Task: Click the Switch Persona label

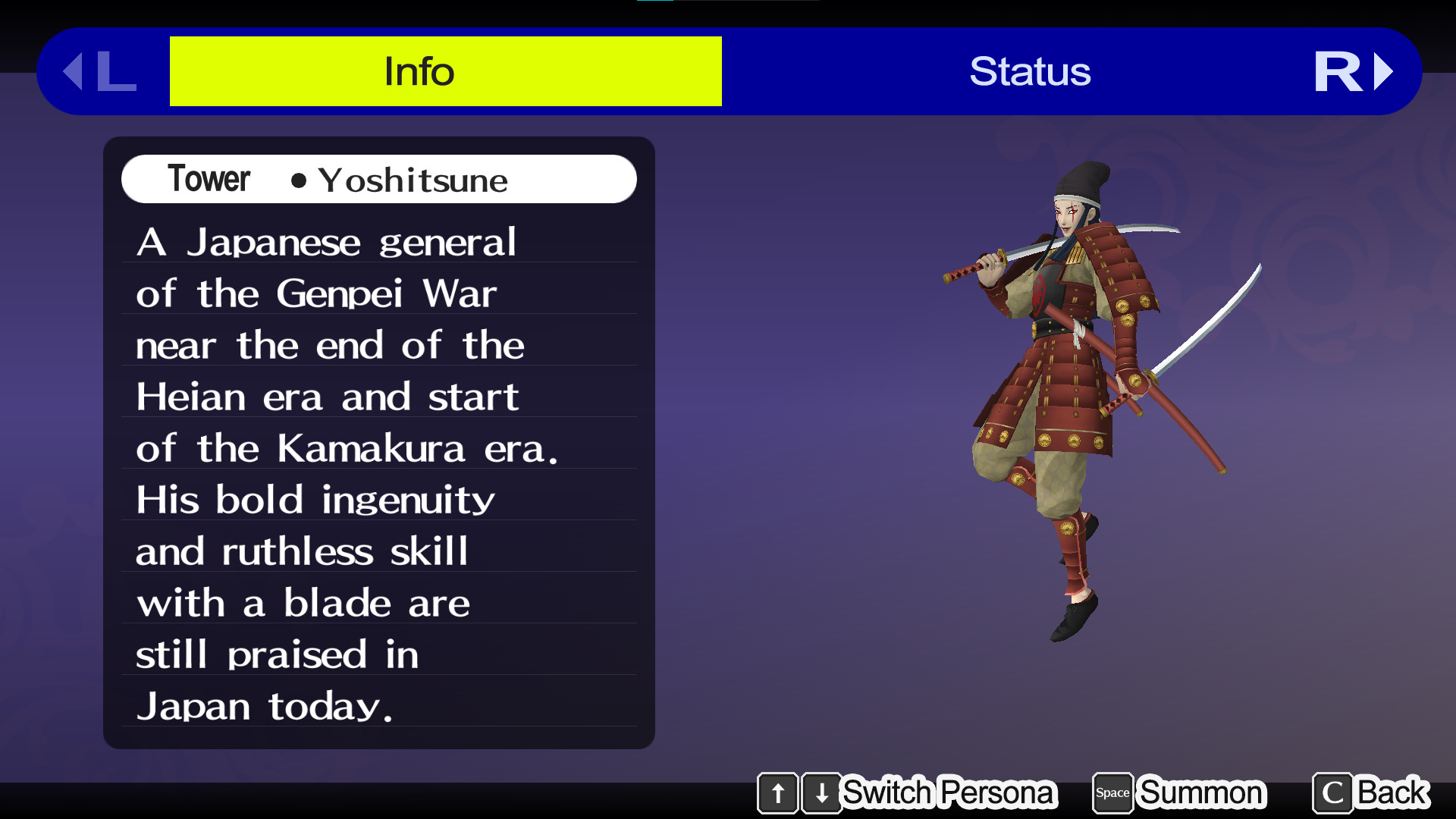Action: [x=949, y=793]
